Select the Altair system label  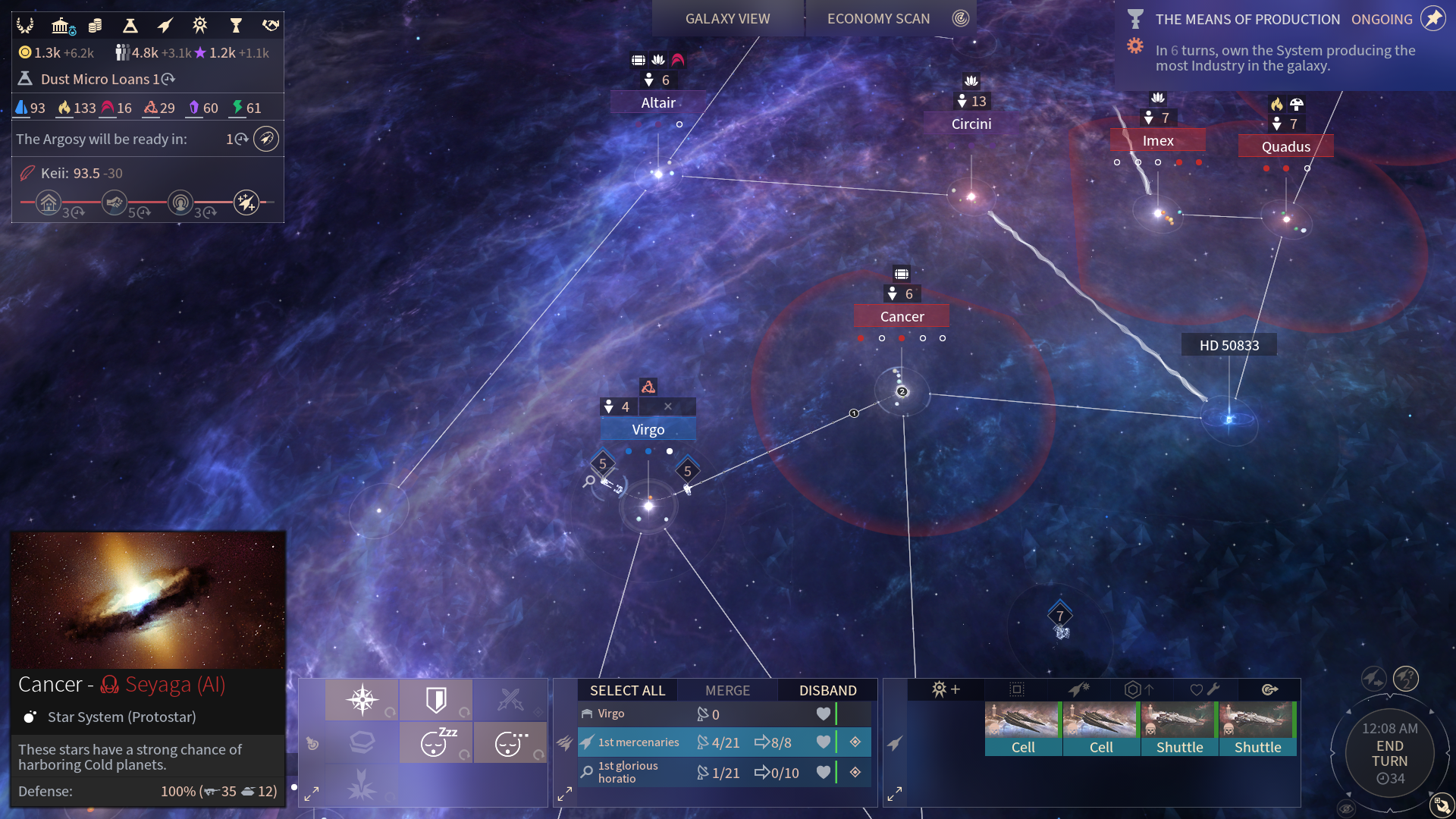[657, 102]
